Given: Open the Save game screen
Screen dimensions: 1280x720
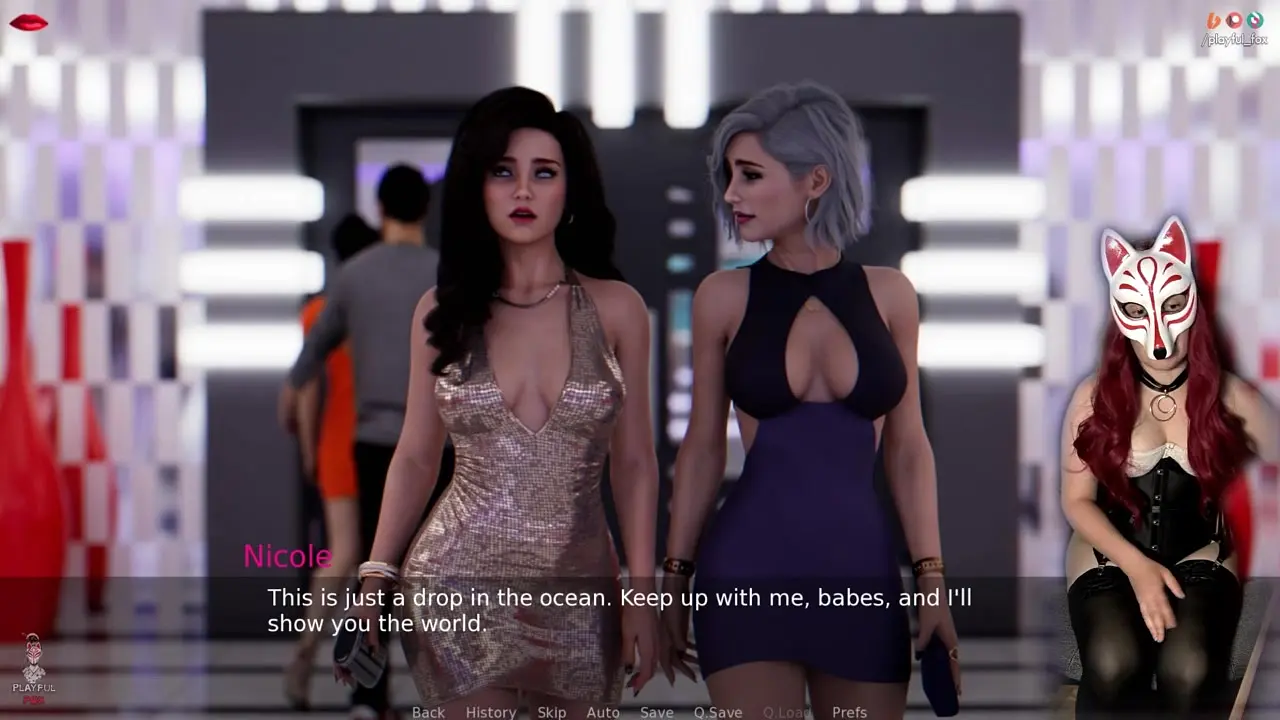Looking at the screenshot, I should point(657,712).
